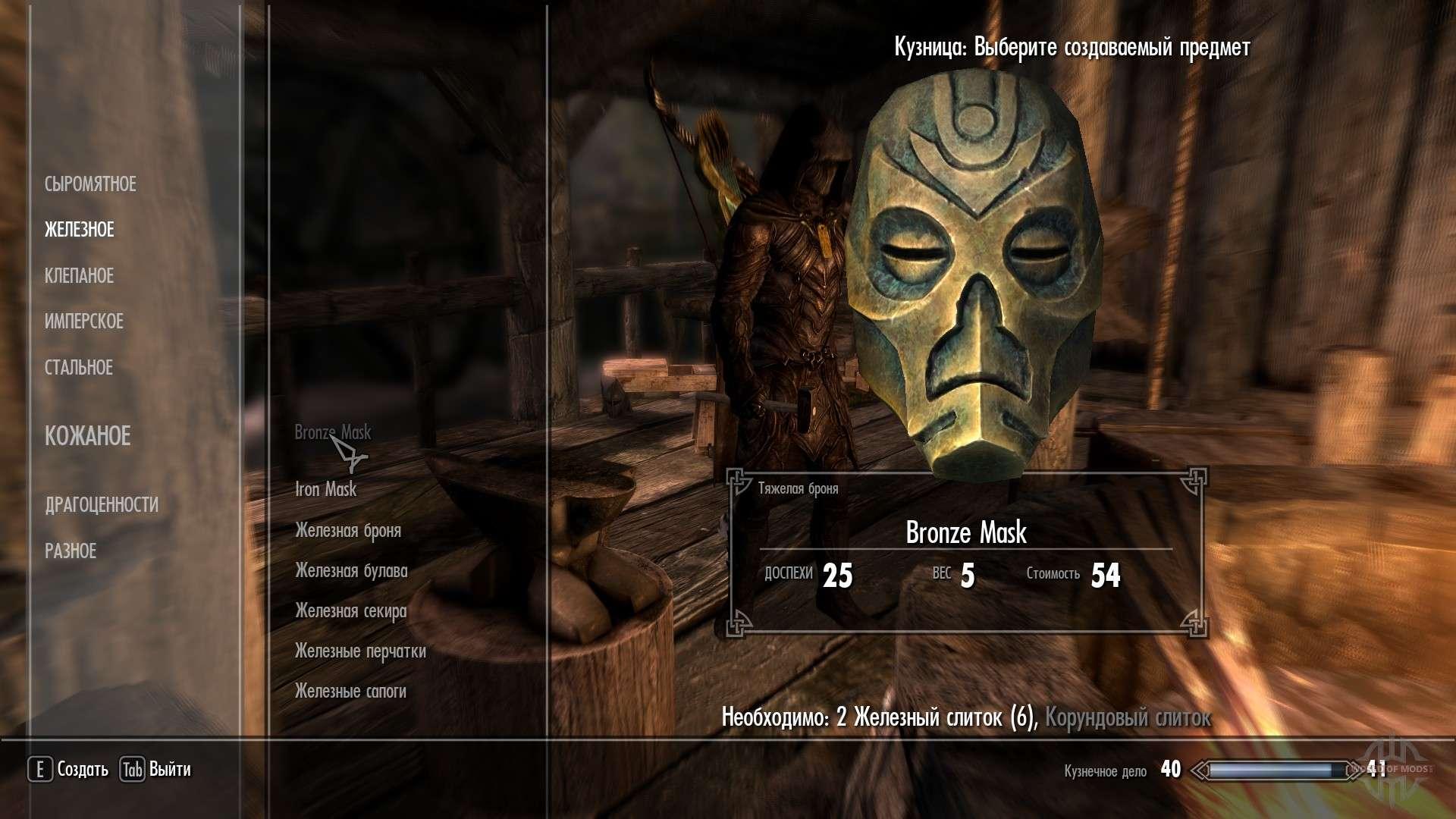Switch to the РАЗНОЕ category
Image resolution: width=1456 pixels, height=819 pixels.
tap(71, 551)
